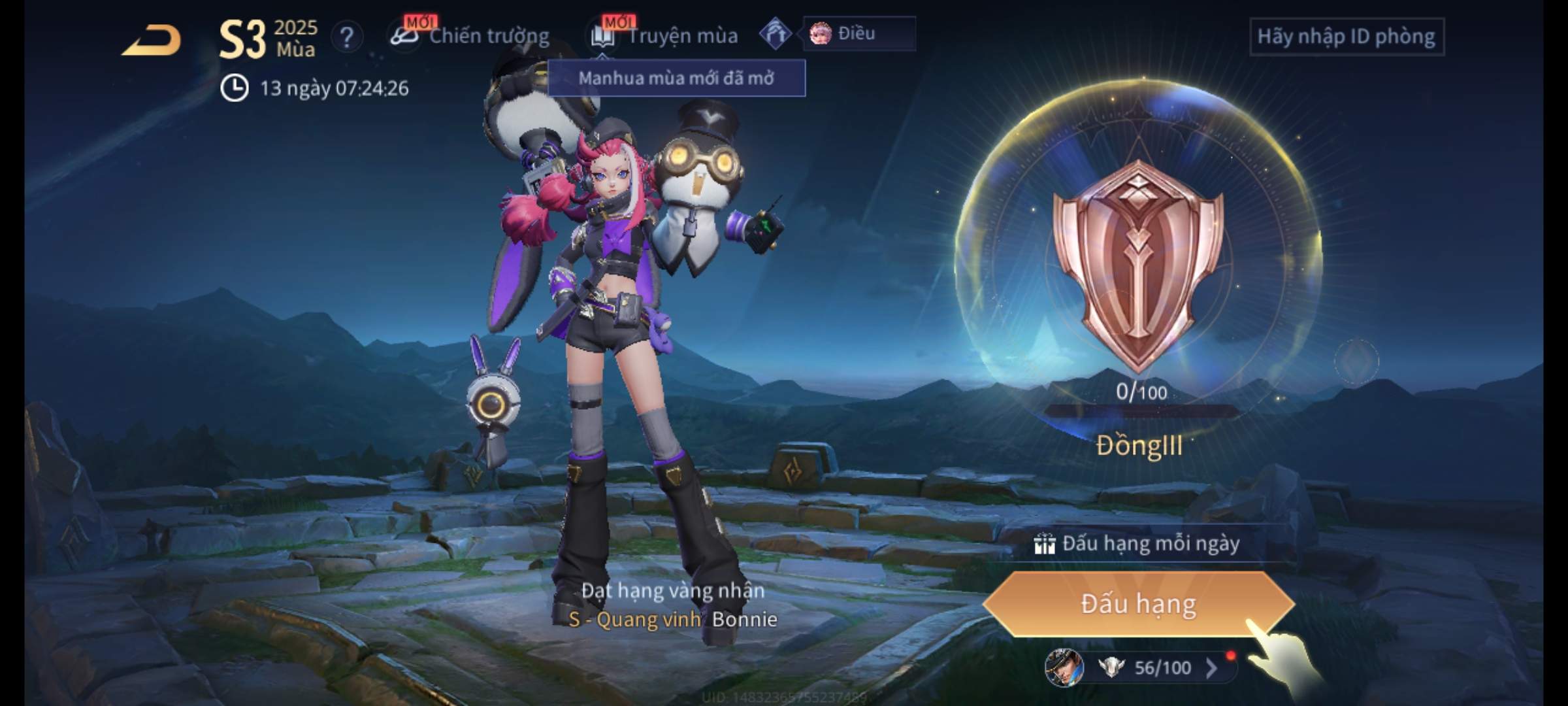Open the season help question mark
The height and width of the screenshot is (706, 1568).
346,37
